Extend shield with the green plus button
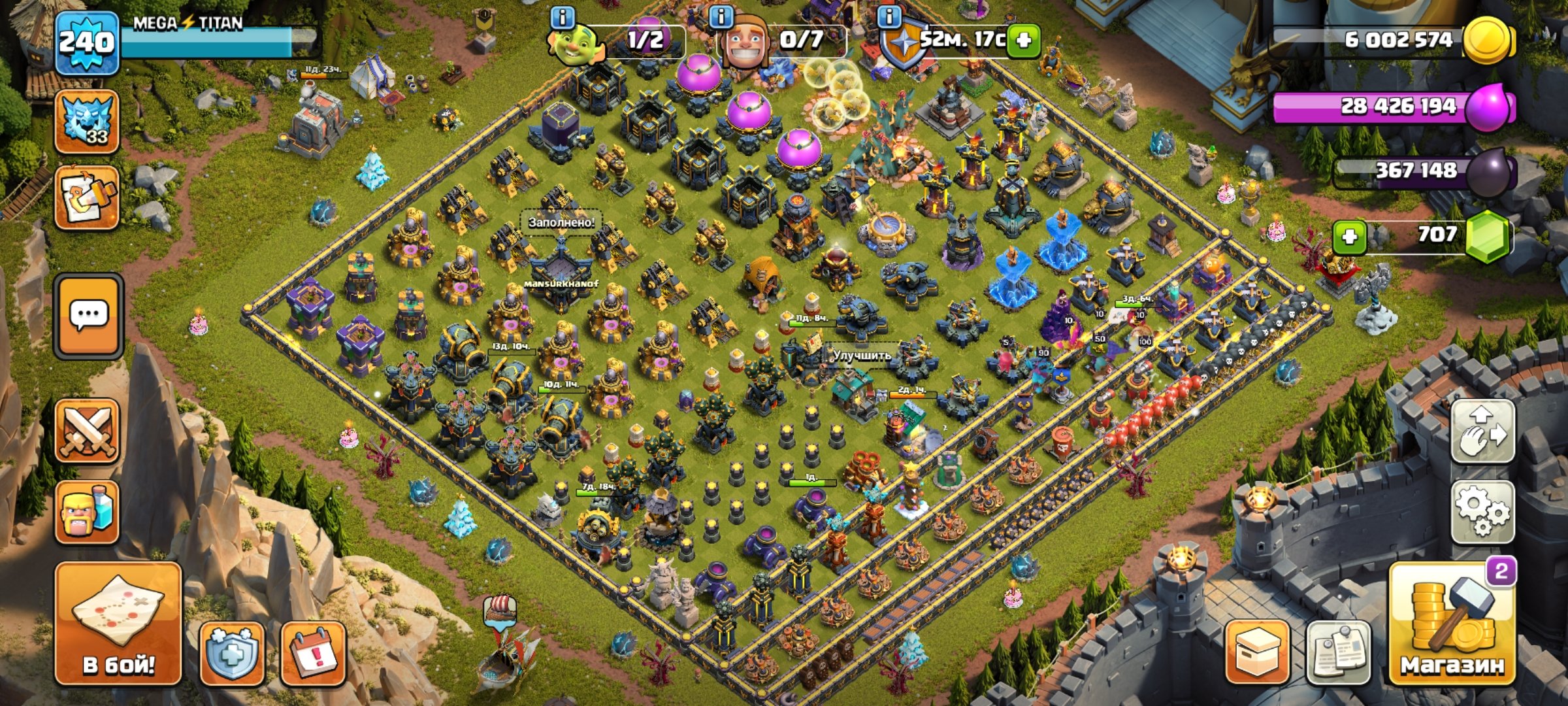 [1023, 41]
